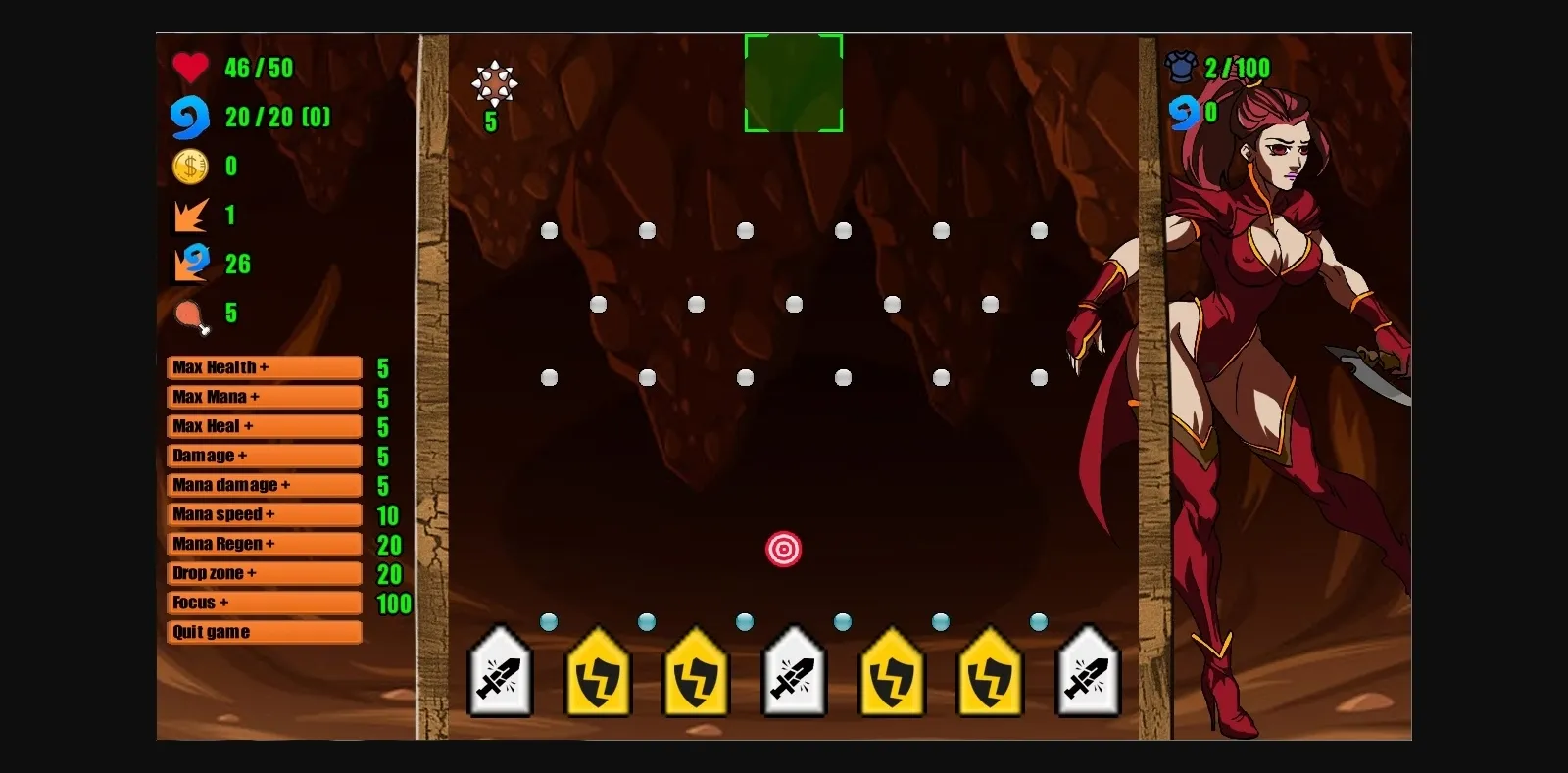Select the drumstick food icon showing 5
This screenshot has width=1568, height=773.
click(192, 313)
